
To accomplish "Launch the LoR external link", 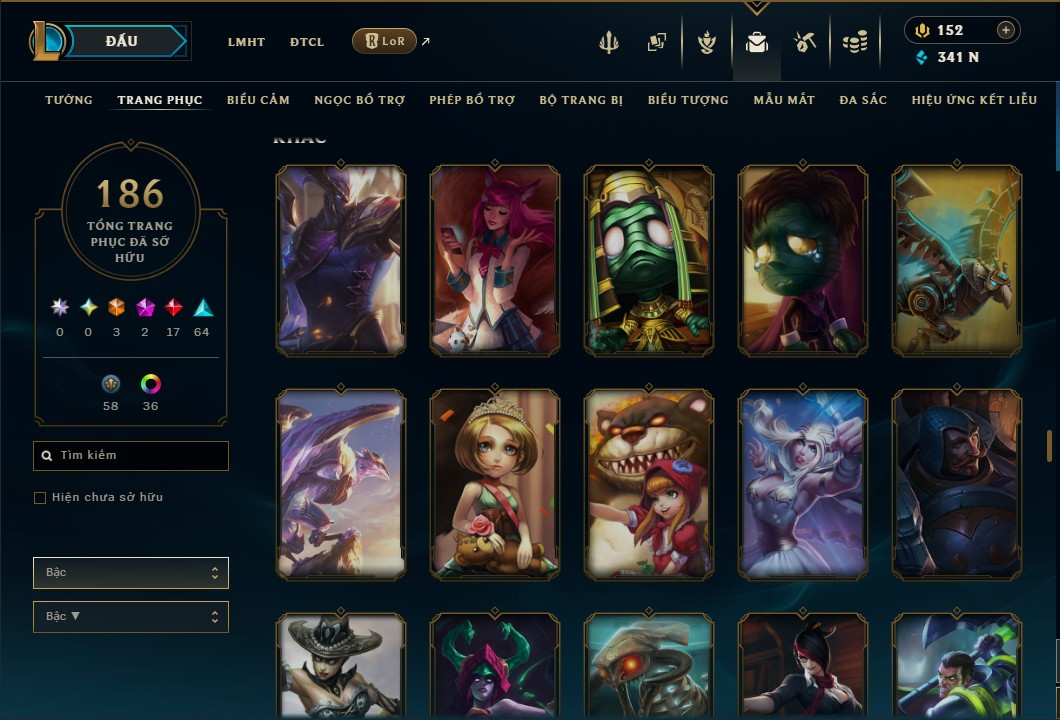I will [386, 41].
